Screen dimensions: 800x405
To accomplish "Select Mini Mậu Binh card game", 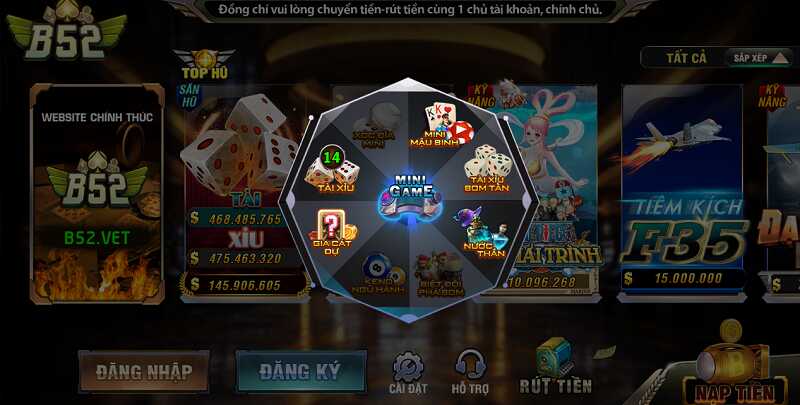I will (446, 125).
